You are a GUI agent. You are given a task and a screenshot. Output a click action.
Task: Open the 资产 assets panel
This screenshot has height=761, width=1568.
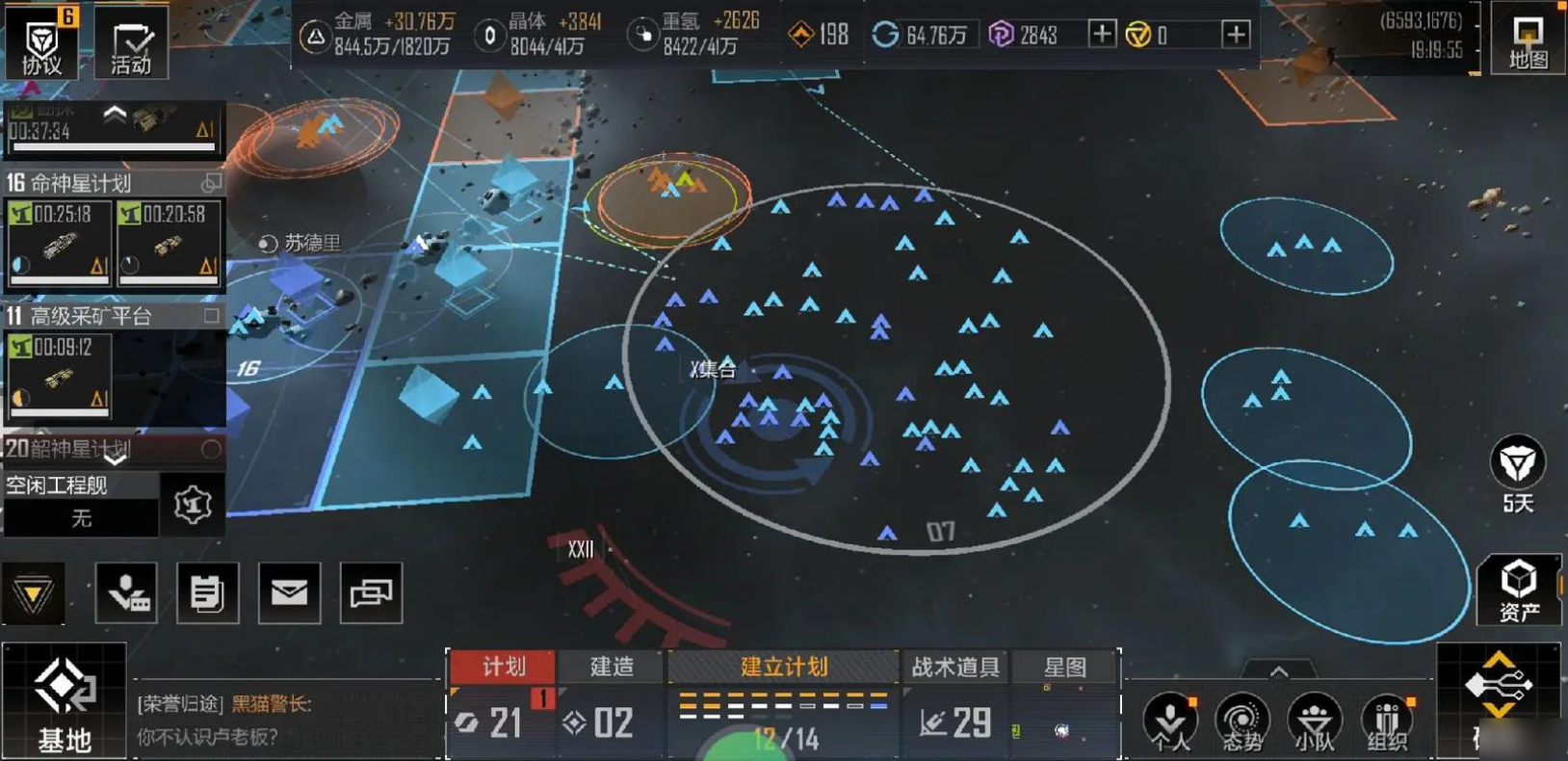(1518, 590)
